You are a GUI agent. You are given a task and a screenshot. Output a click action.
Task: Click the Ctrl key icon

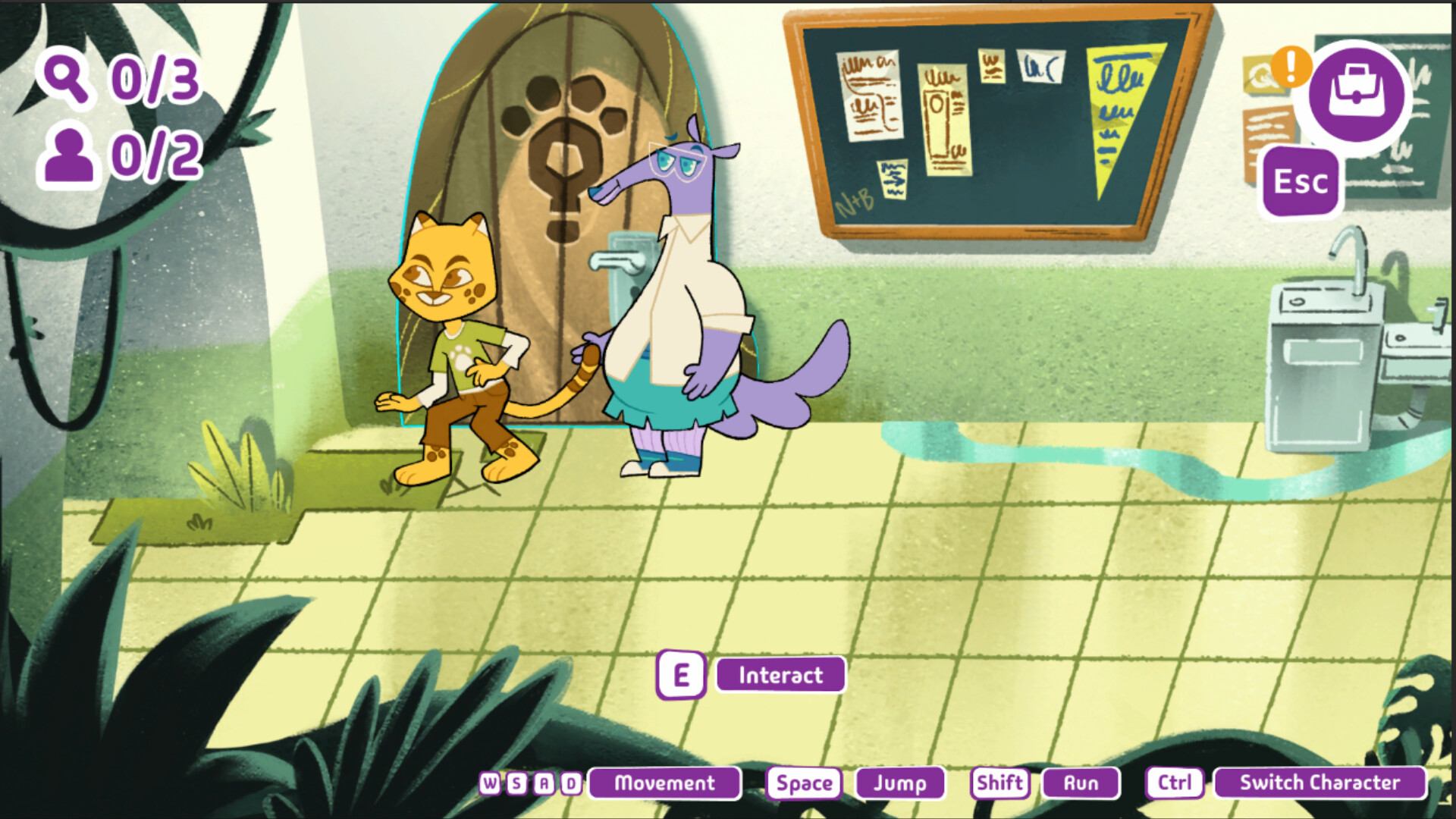tap(1174, 783)
